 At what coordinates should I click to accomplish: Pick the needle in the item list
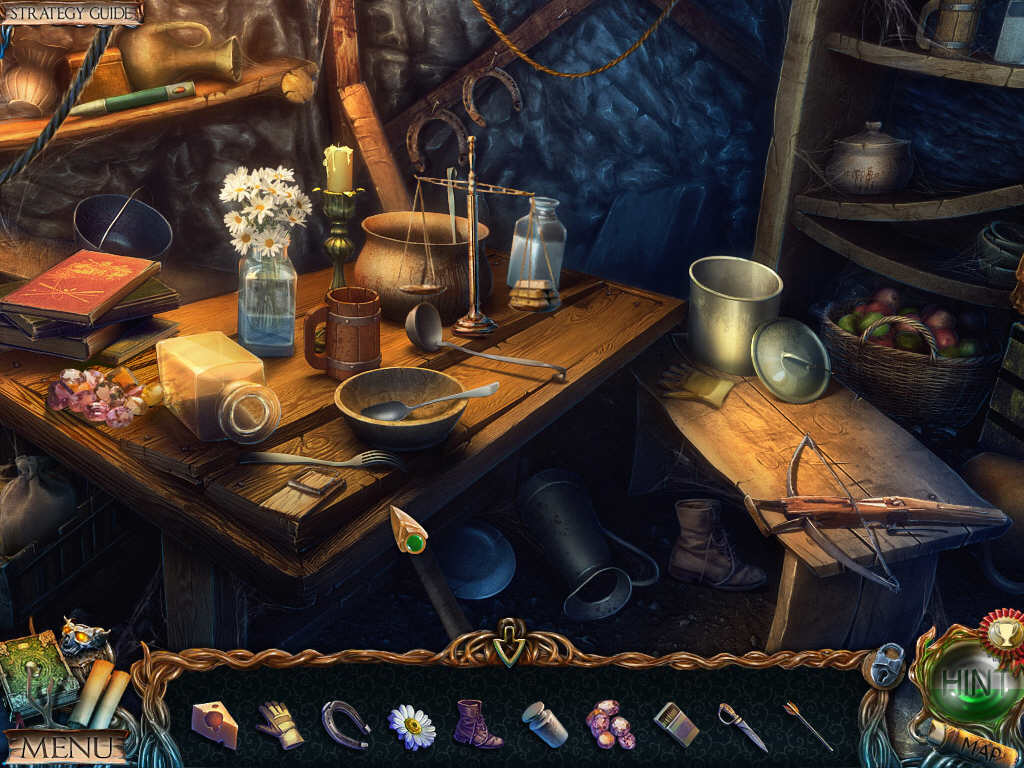[808, 726]
